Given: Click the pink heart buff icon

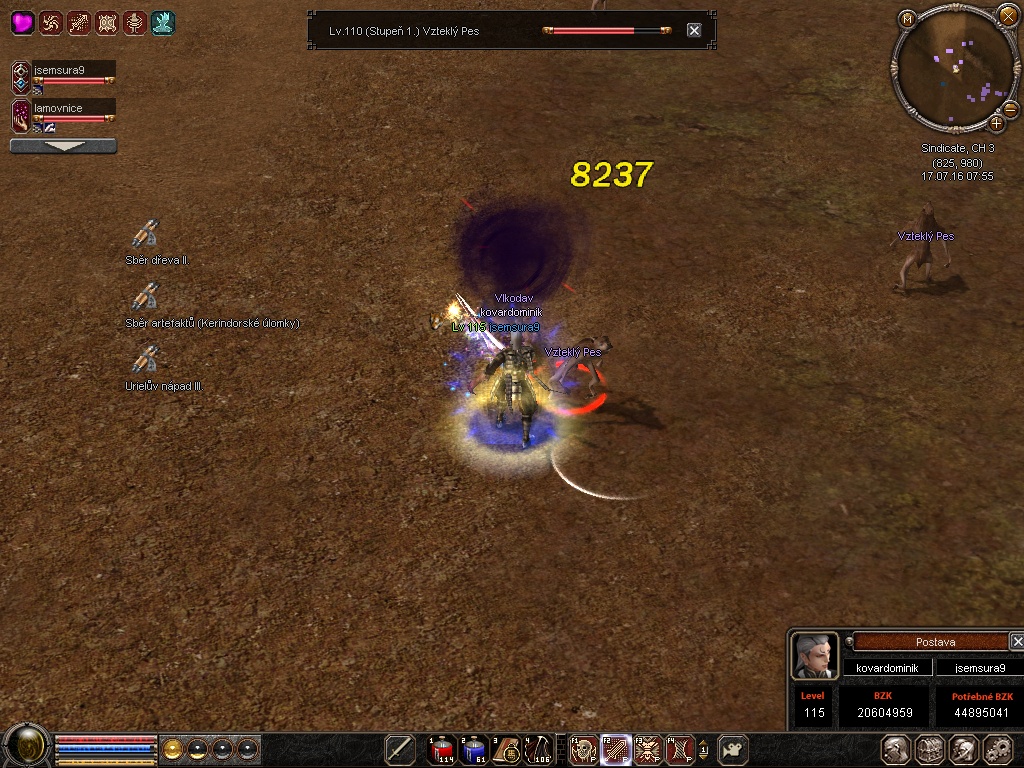Looking at the screenshot, I should pos(22,23).
